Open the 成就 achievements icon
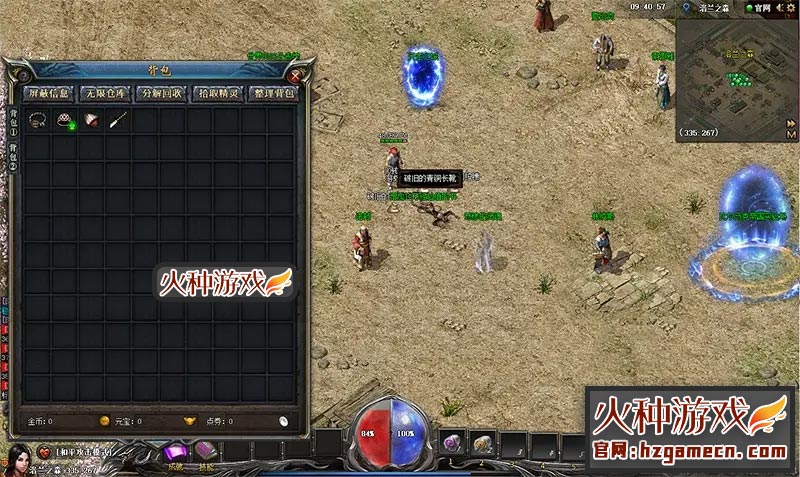 click(x=177, y=453)
